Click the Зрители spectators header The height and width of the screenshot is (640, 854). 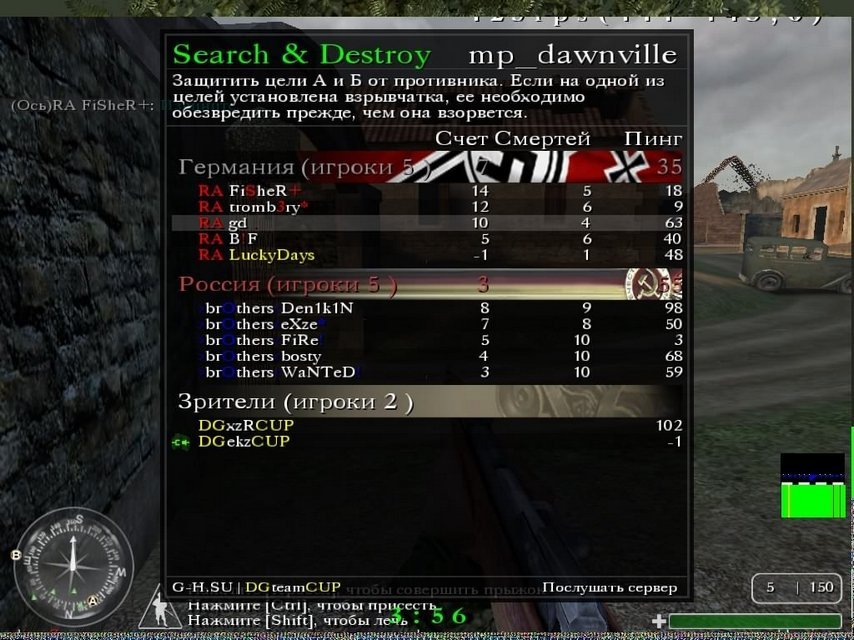tap(296, 403)
